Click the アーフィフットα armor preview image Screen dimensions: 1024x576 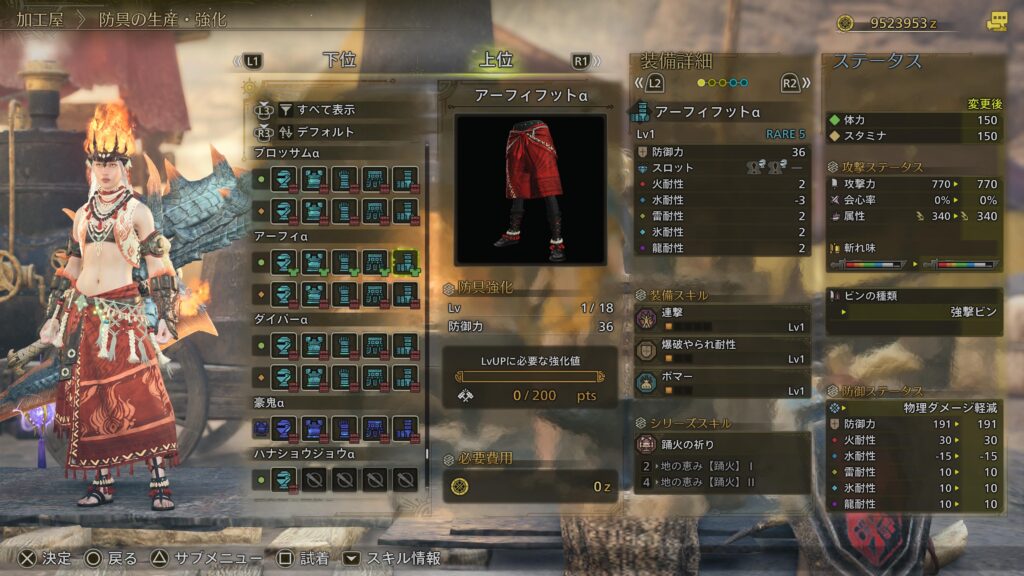tap(530, 189)
